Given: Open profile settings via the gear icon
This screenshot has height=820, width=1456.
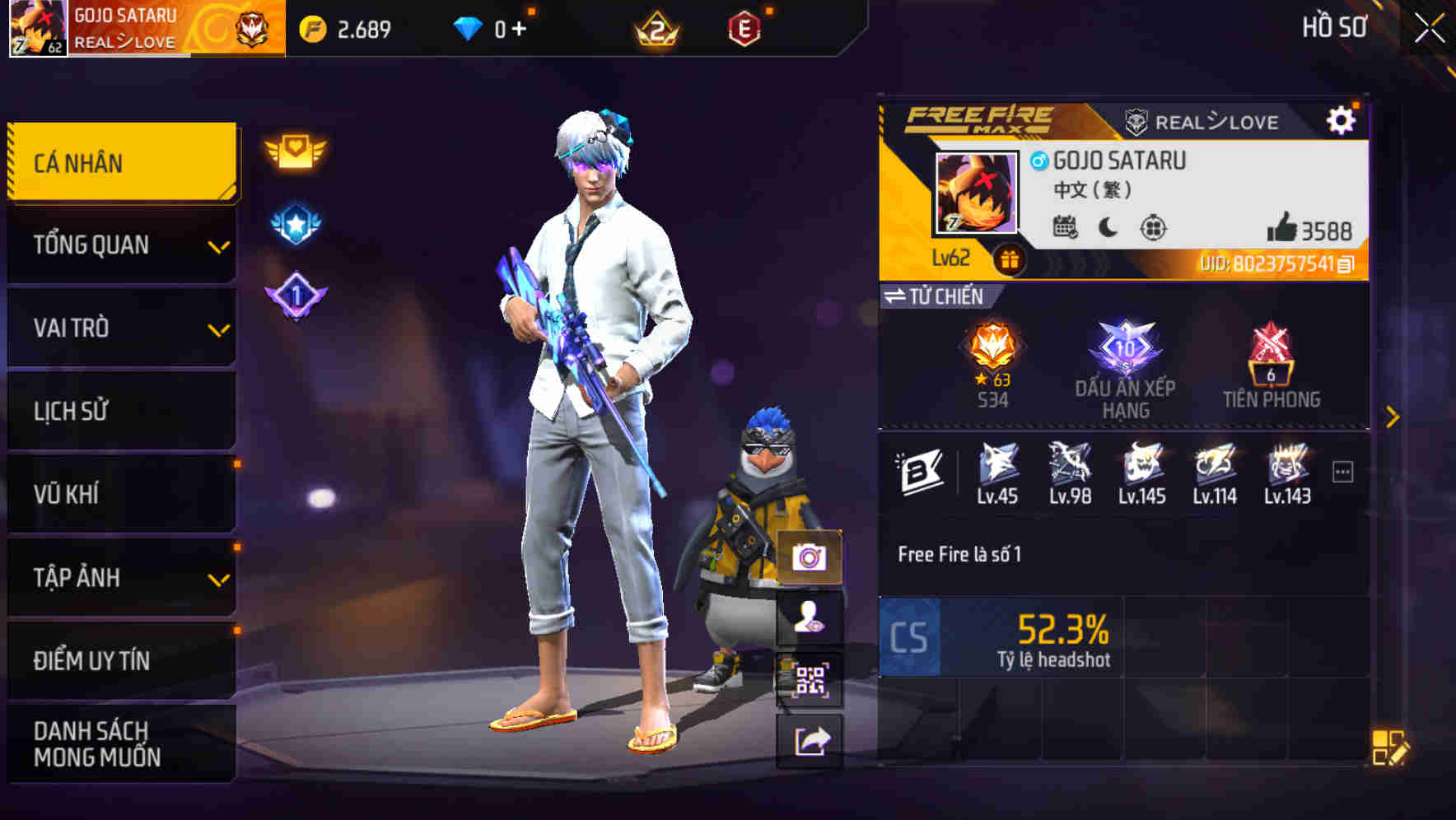Looking at the screenshot, I should click(1342, 119).
